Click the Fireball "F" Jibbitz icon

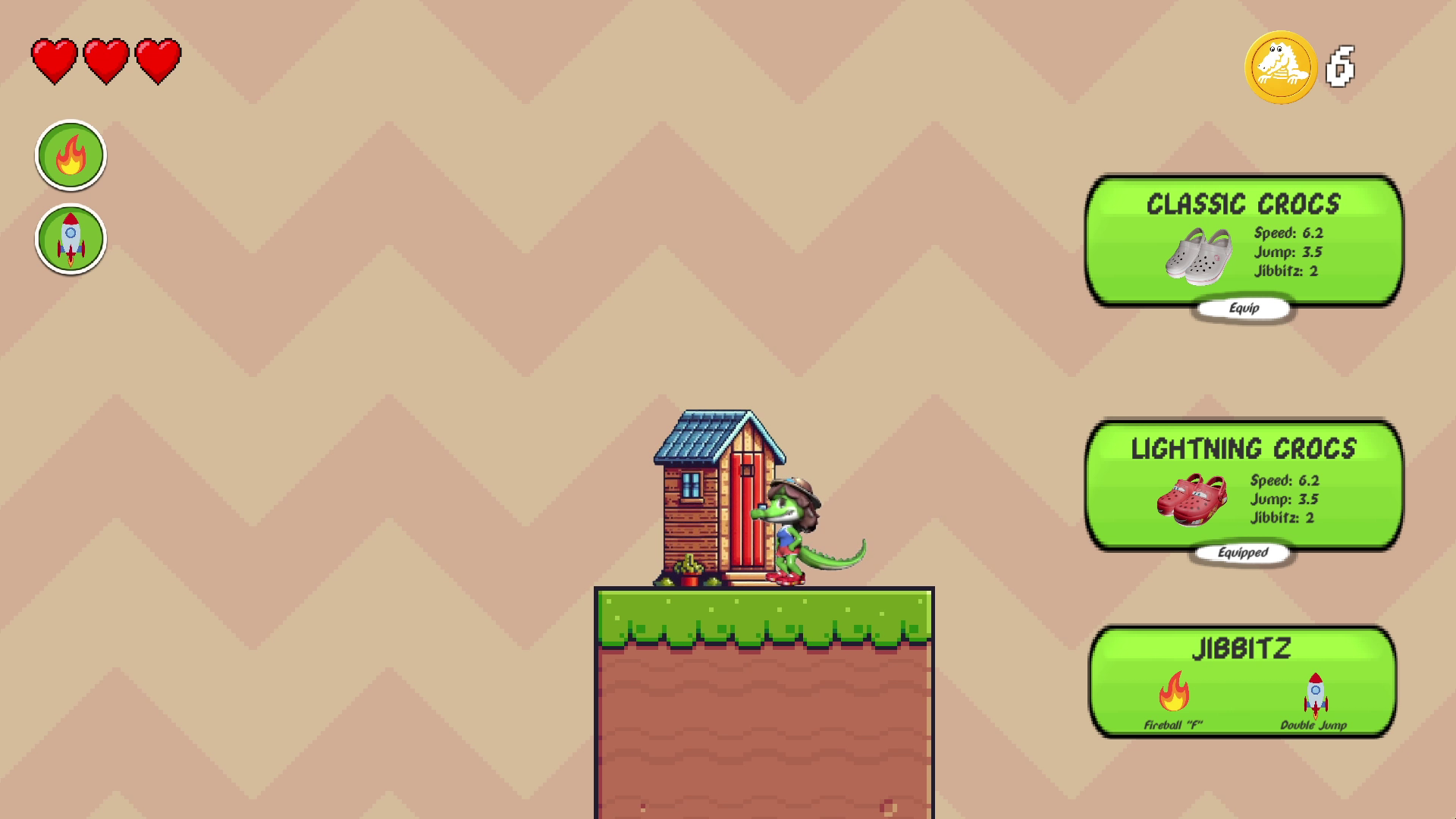click(x=1175, y=694)
